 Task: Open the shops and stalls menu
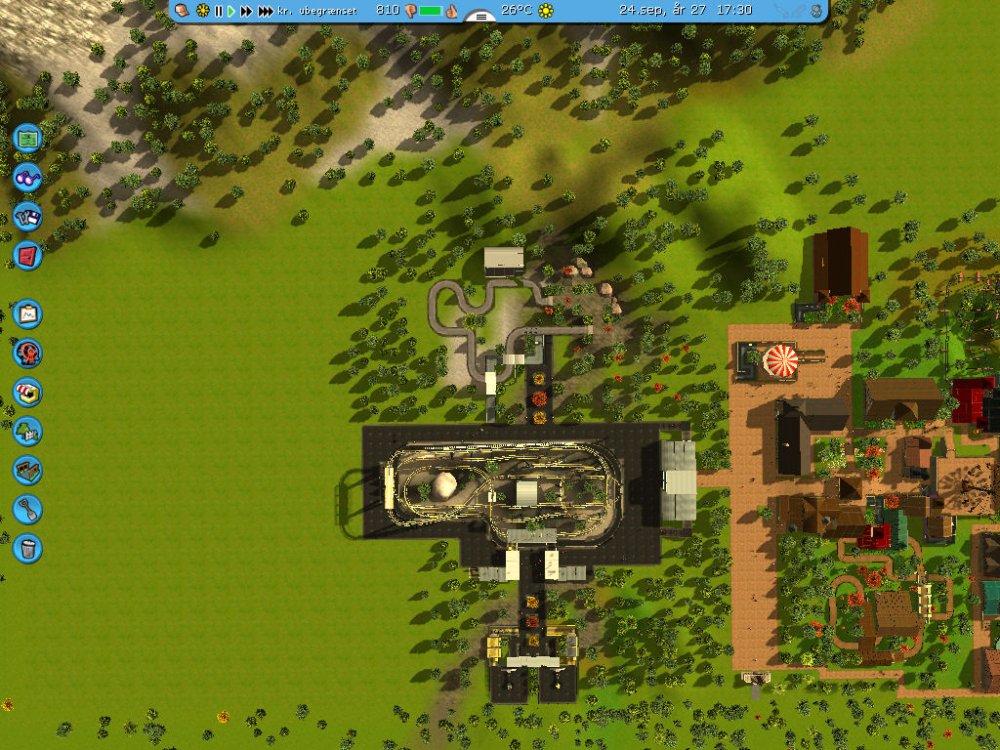point(27,392)
